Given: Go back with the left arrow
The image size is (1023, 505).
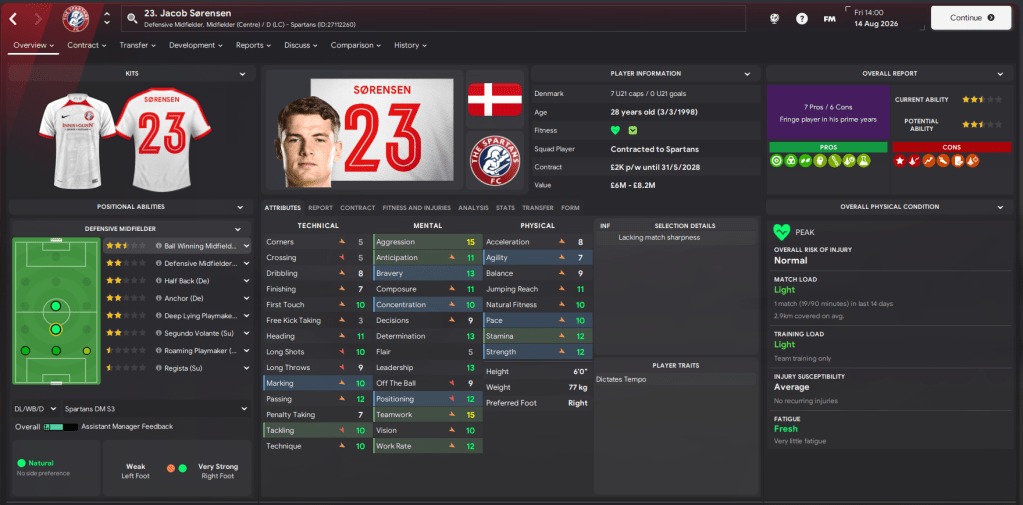Looking at the screenshot, I should tap(14, 18).
